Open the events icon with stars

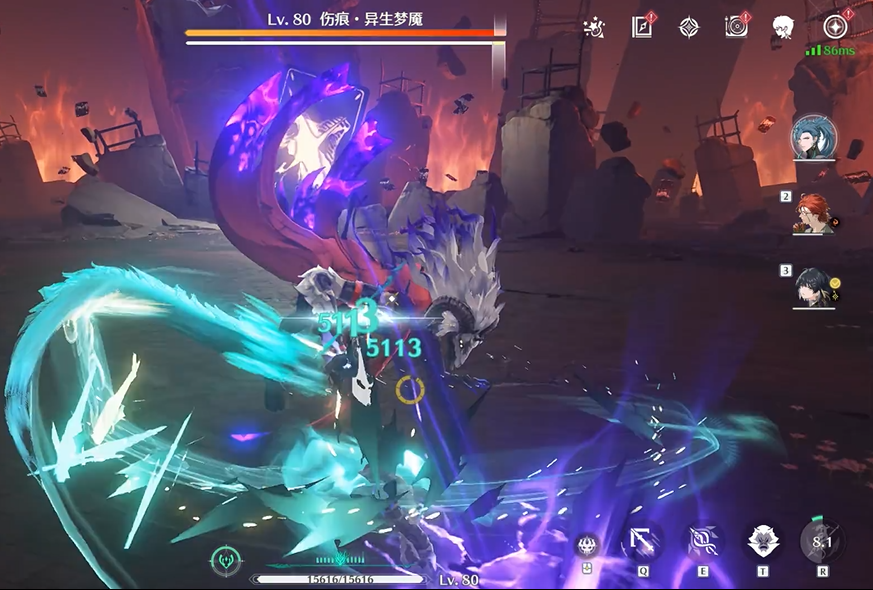[592, 28]
